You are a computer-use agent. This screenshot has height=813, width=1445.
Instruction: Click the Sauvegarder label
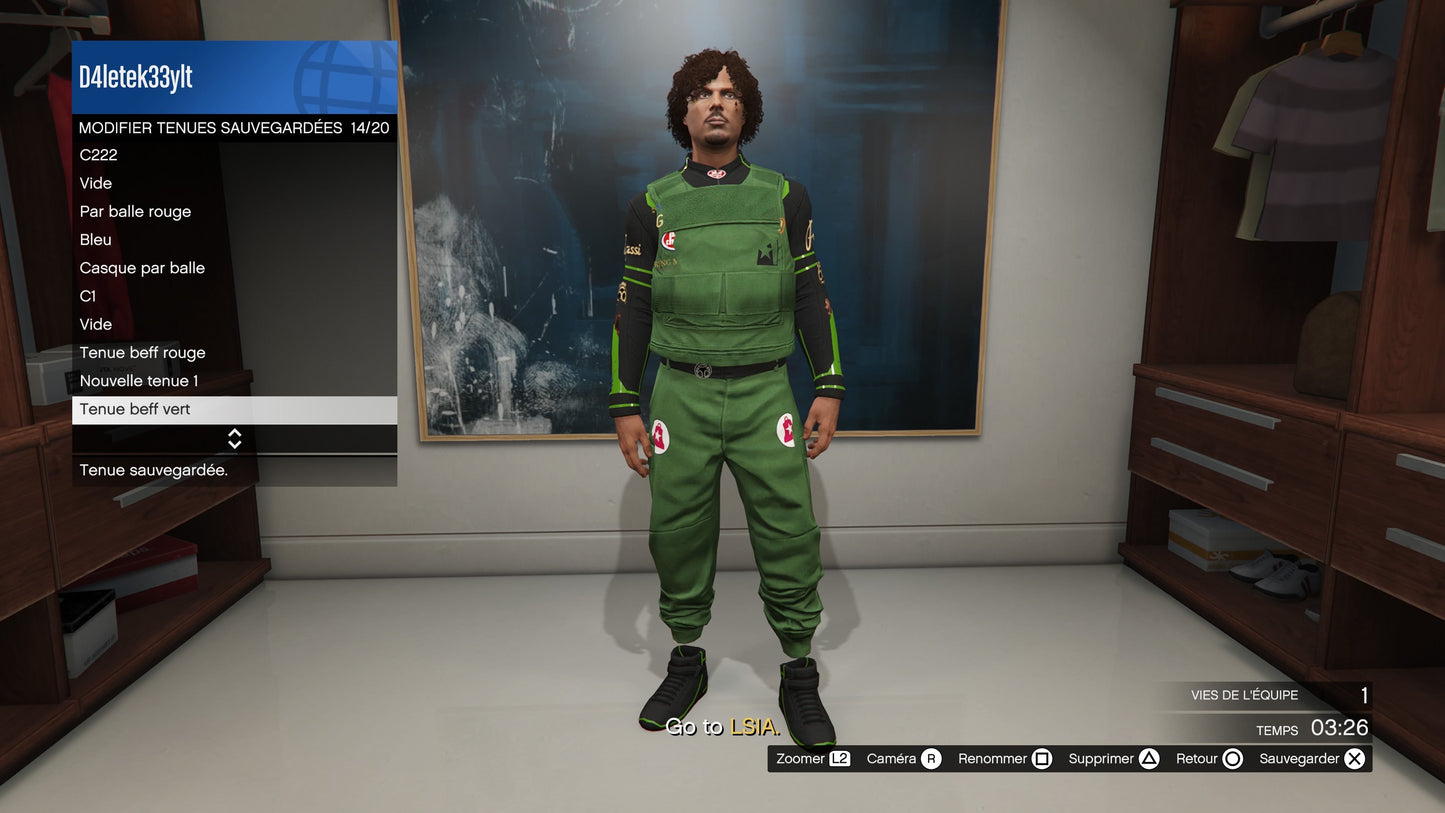pos(1300,758)
